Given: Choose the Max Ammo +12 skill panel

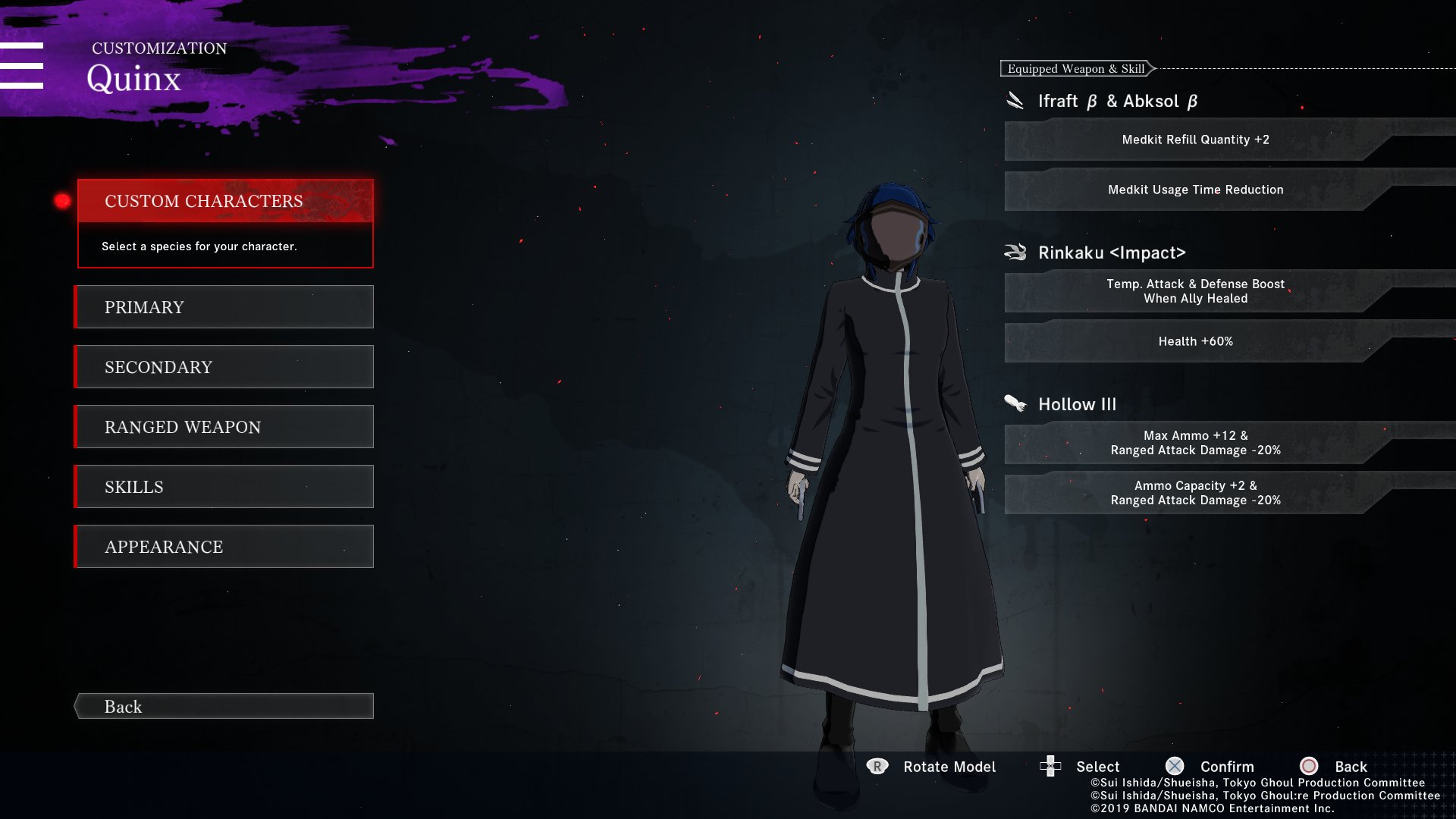Looking at the screenshot, I should (1195, 443).
